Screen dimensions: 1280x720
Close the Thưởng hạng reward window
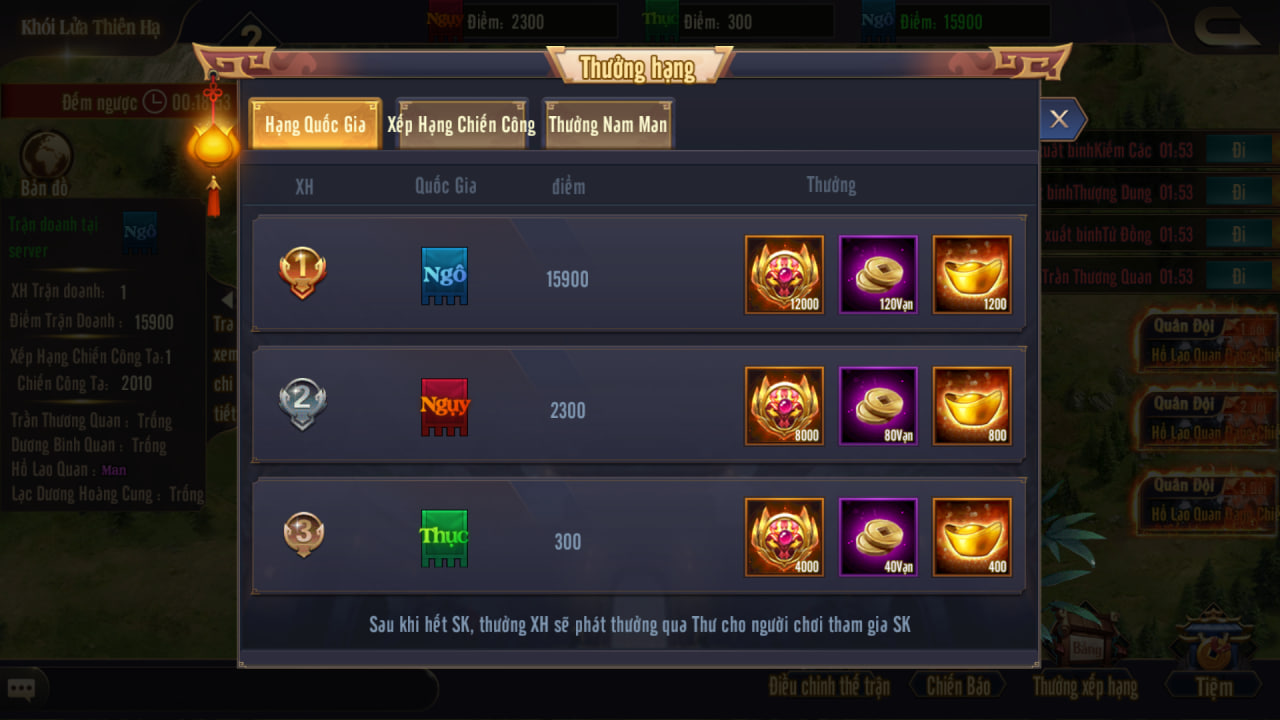tap(1059, 120)
